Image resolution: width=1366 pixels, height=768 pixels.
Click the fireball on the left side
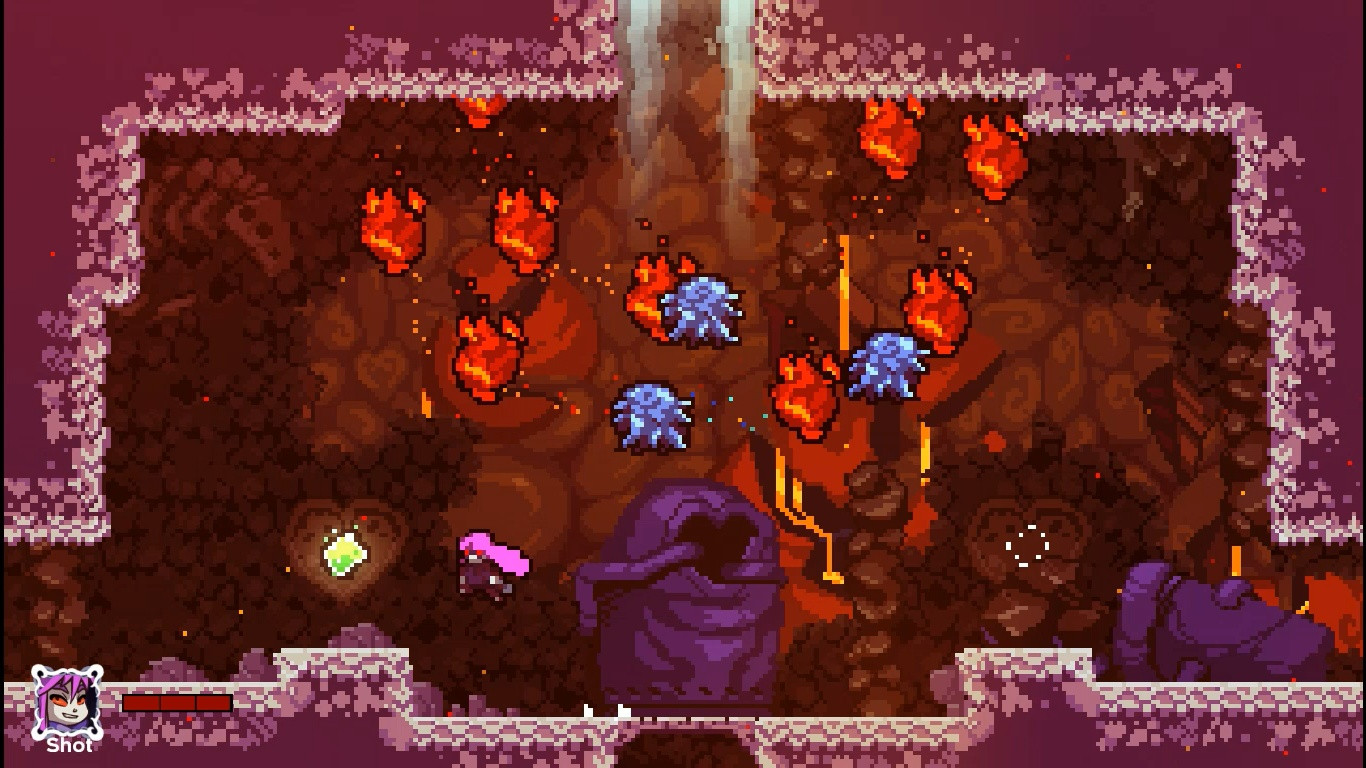394,229
